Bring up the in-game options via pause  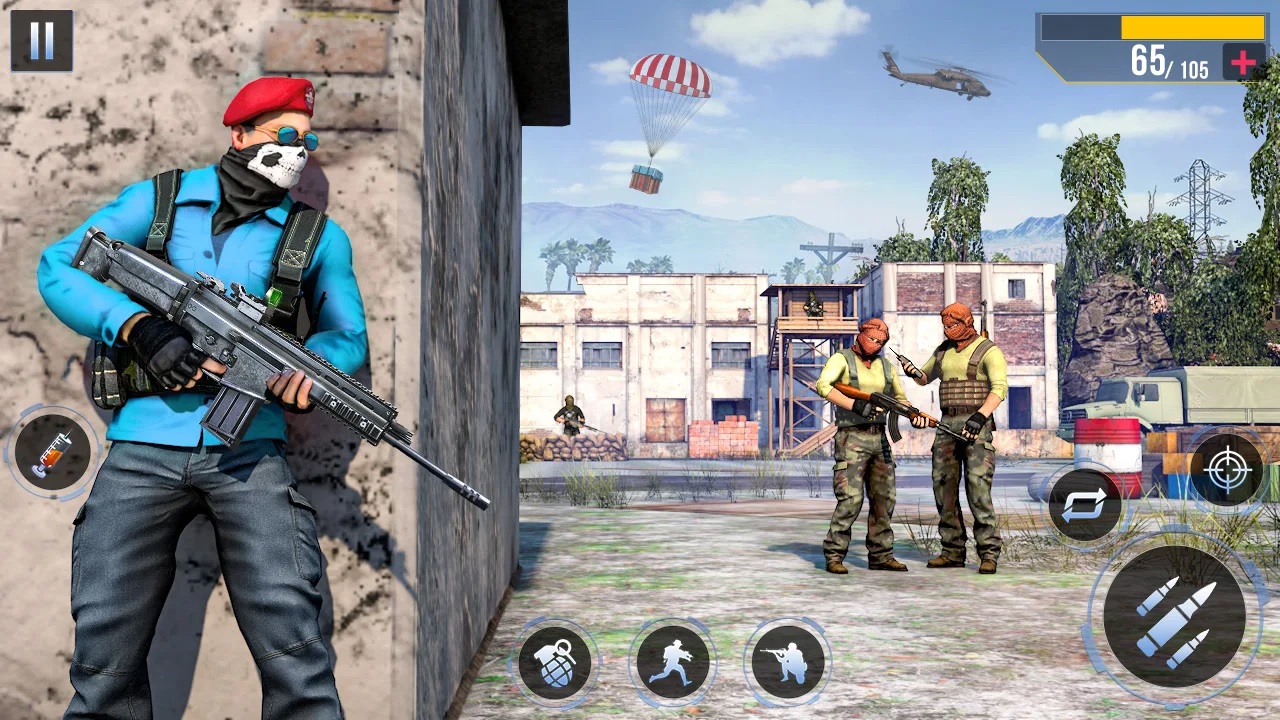pyautogui.click(x=40, y=41)
